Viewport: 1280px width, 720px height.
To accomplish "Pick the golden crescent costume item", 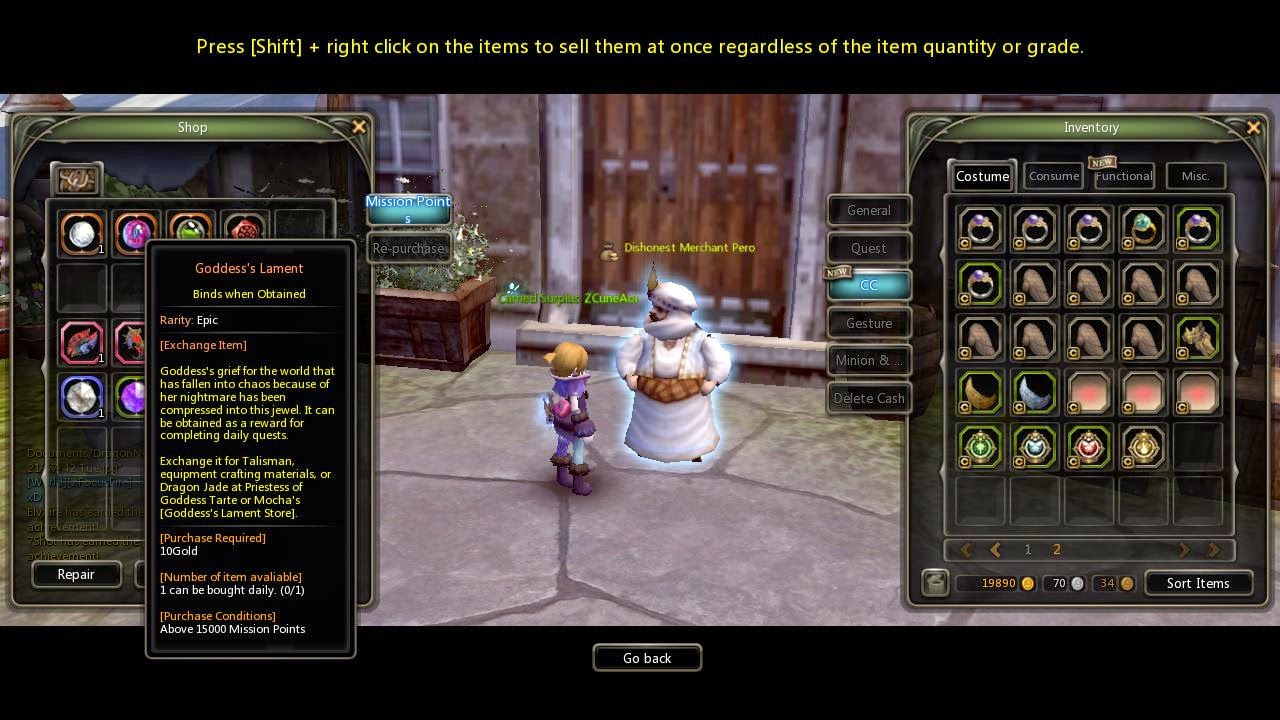I will 980,392.
